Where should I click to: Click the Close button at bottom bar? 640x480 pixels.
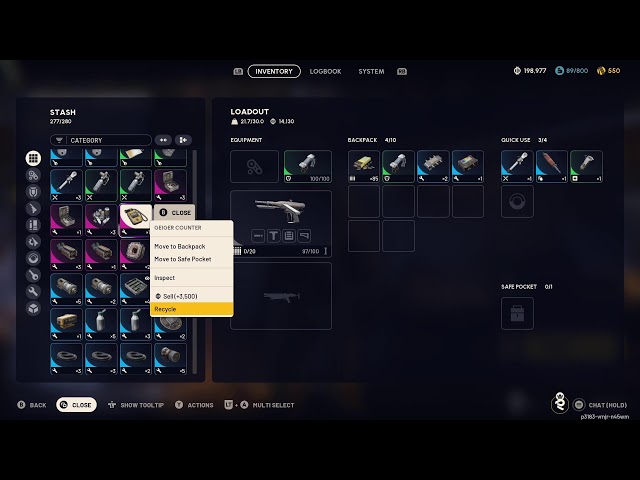coord(76,405)
